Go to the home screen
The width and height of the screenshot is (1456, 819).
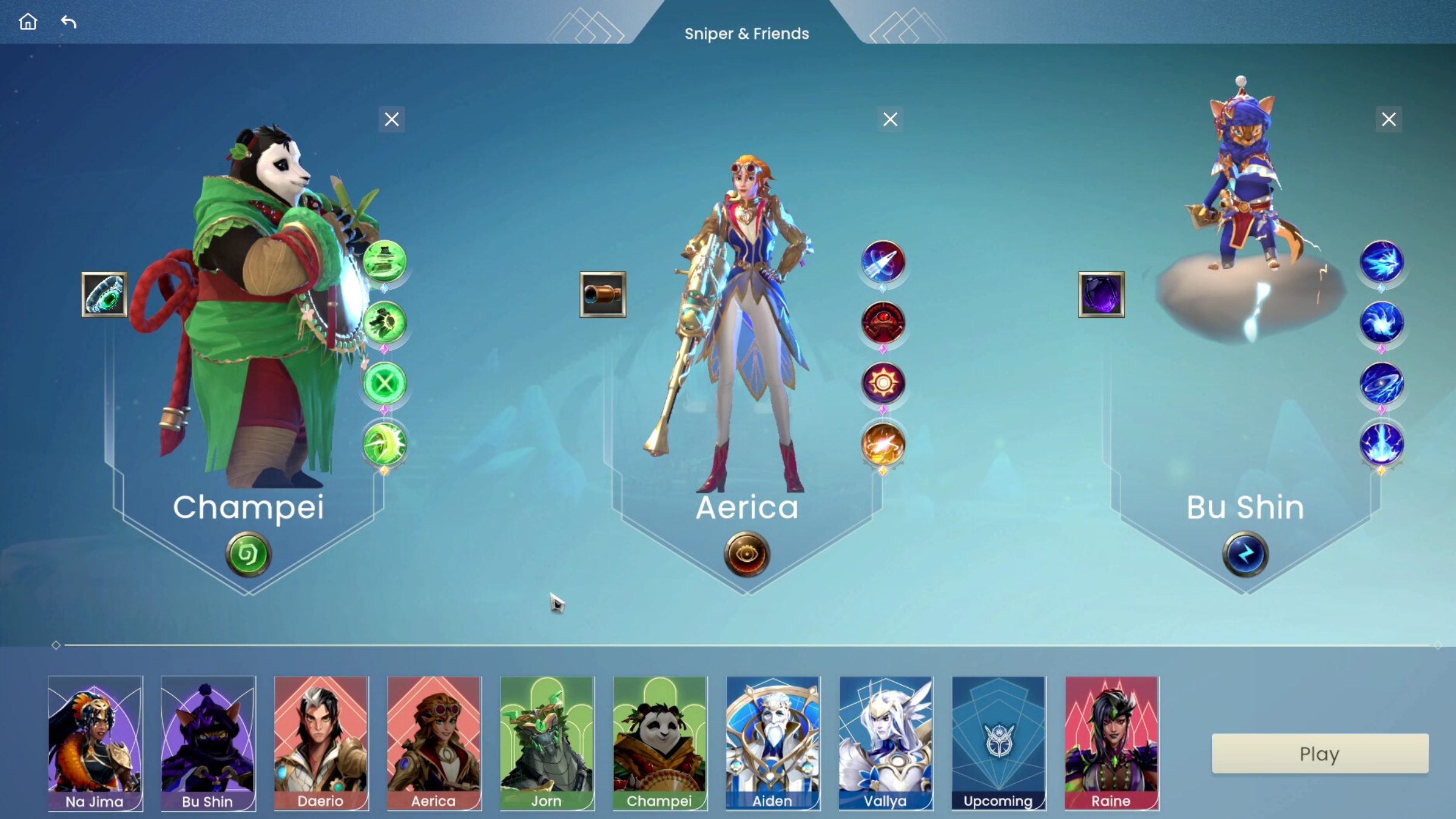pos(28,22)
